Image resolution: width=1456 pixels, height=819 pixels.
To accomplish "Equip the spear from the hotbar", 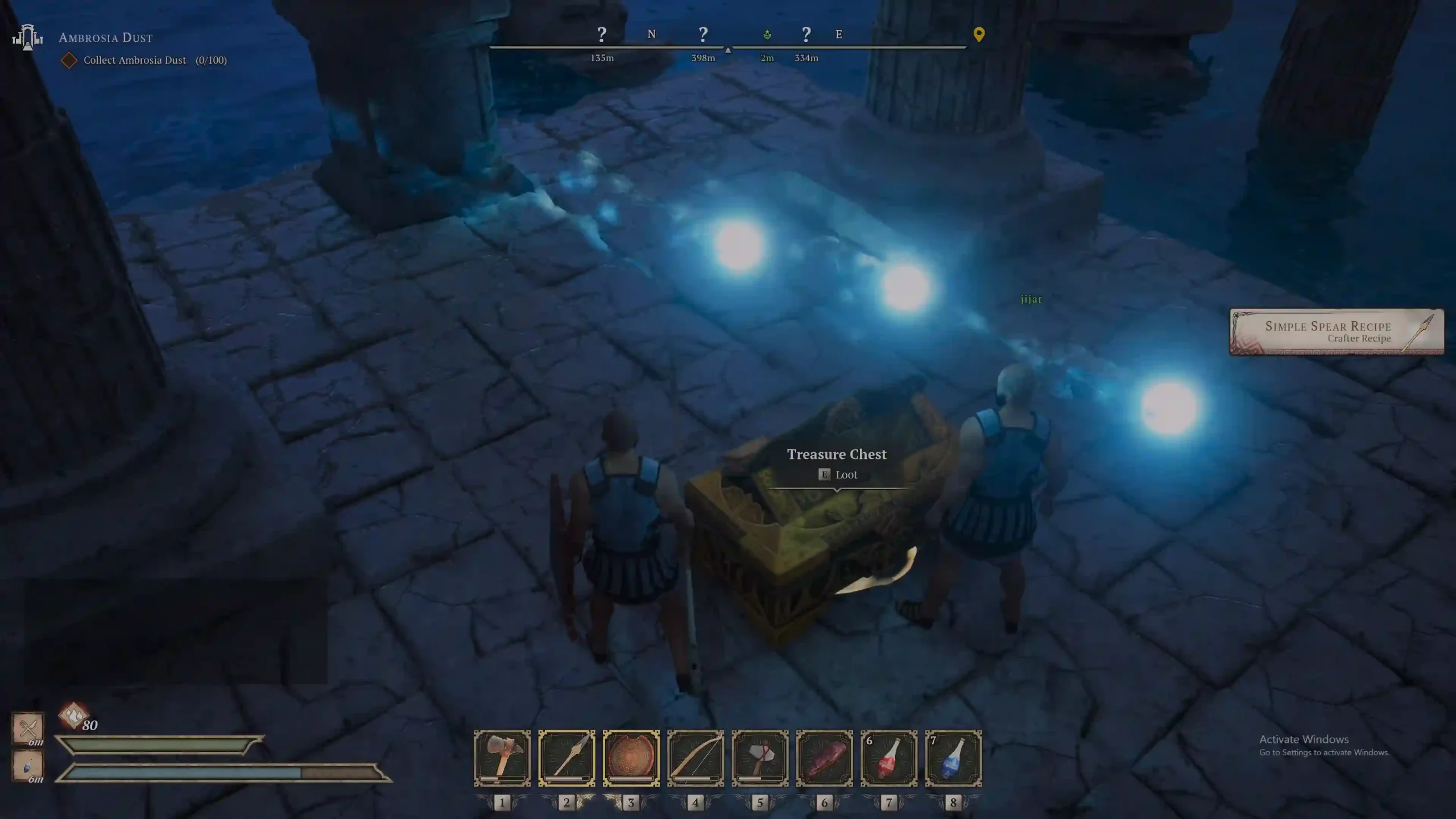I will pyautogui.click(x=566, y=758).
